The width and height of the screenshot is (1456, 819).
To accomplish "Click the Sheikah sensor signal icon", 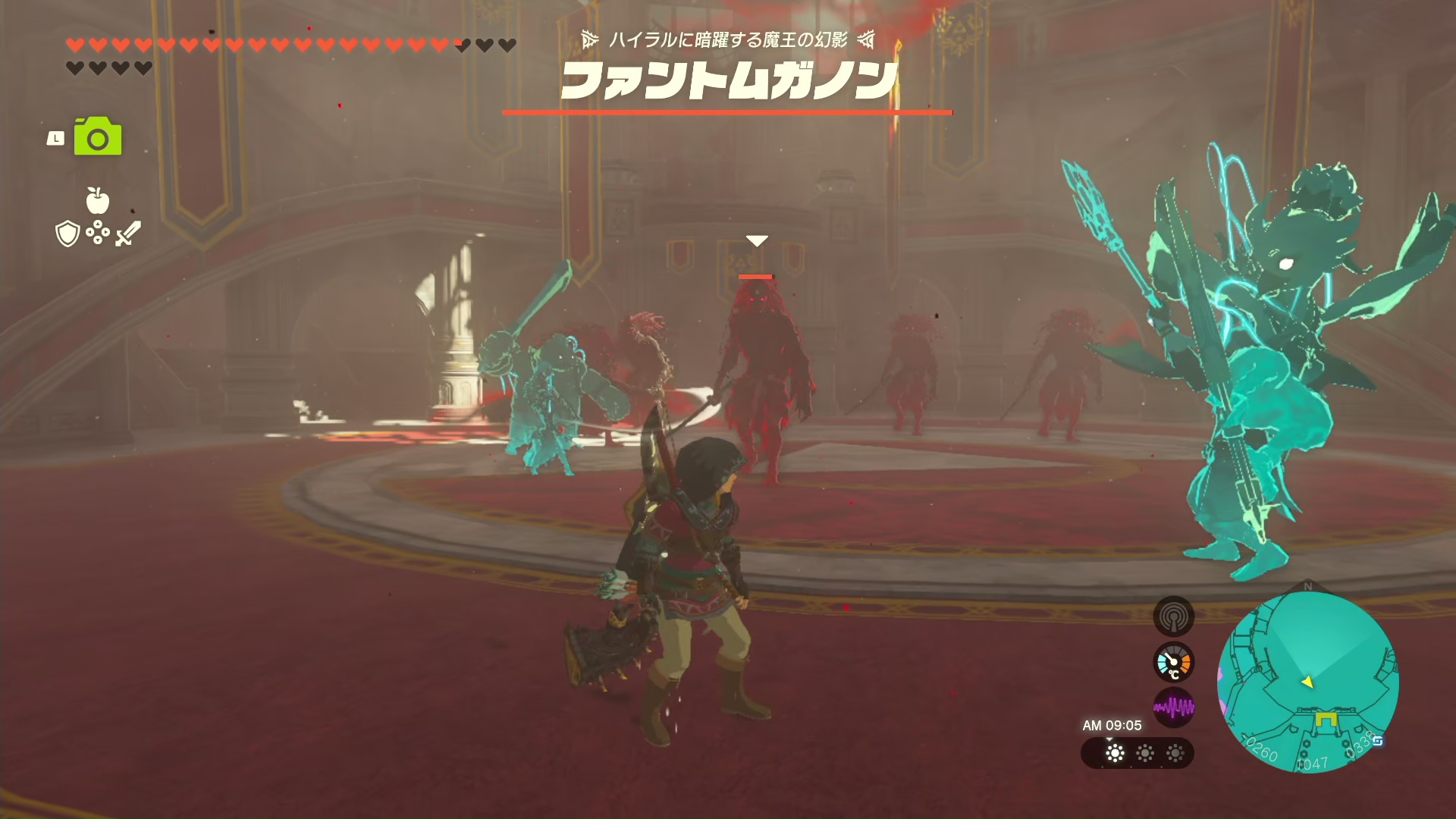I will 1173,617.
